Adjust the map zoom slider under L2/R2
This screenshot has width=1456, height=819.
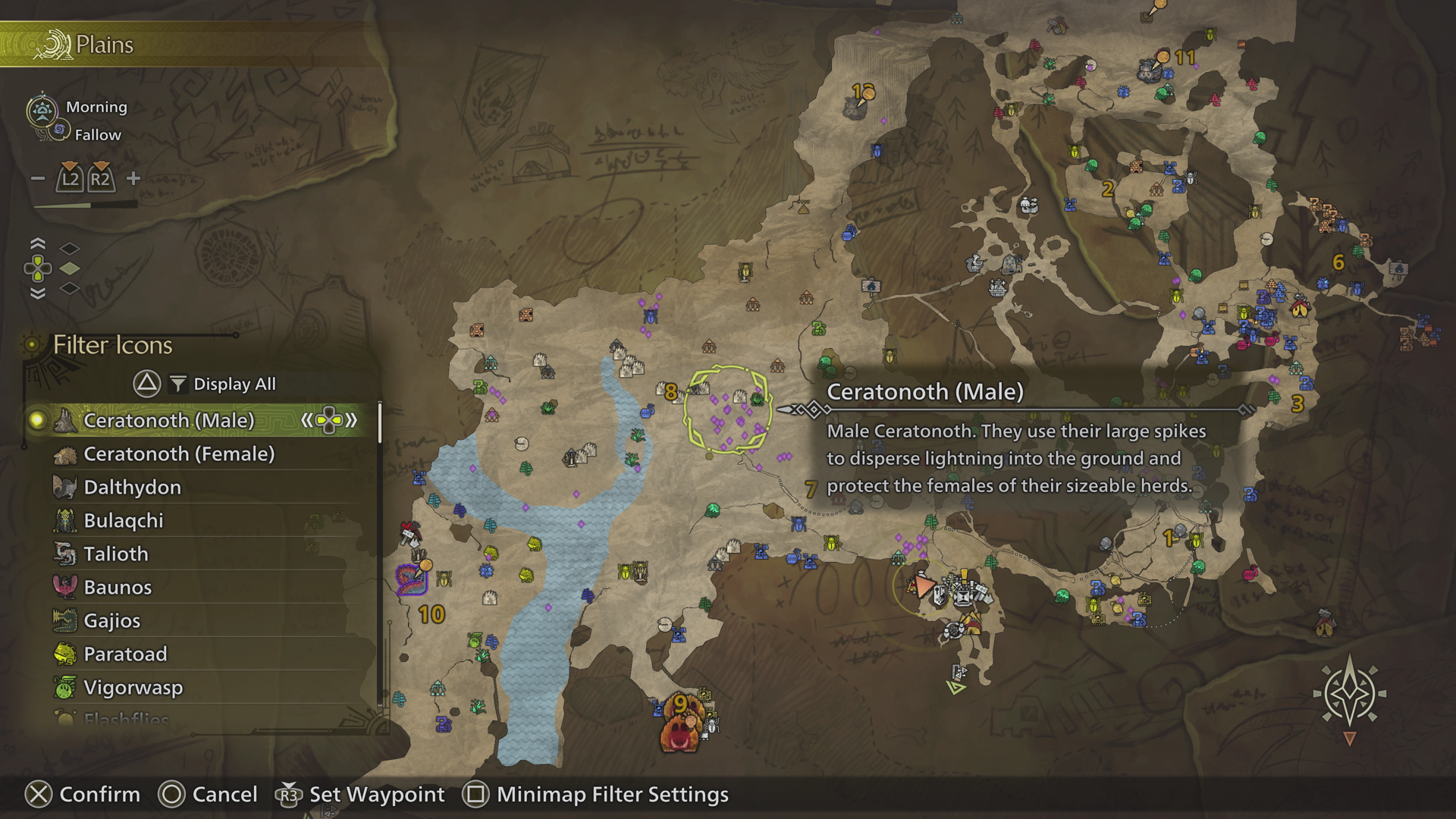click(83, 206)
